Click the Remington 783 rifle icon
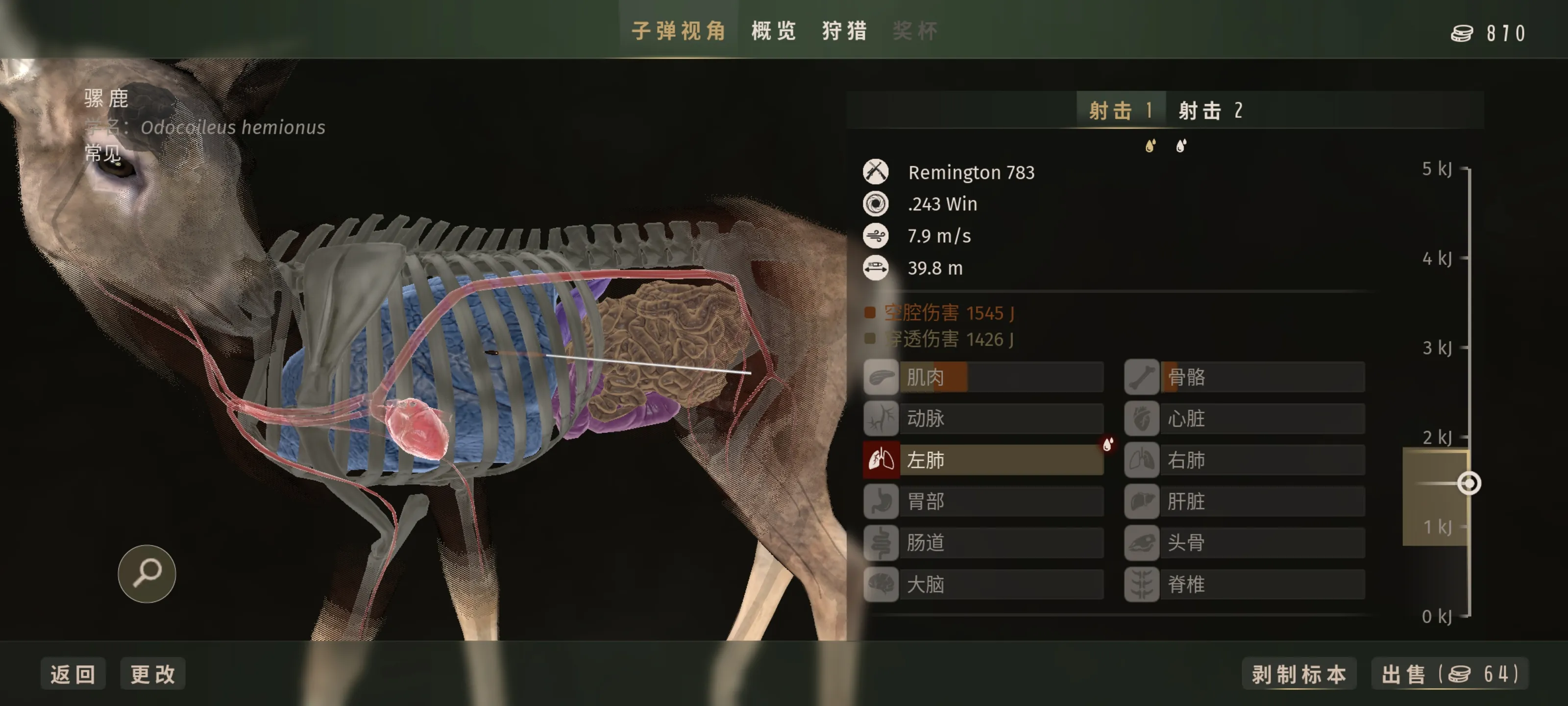Screen dimensions: 1568x706 point(875,173)
